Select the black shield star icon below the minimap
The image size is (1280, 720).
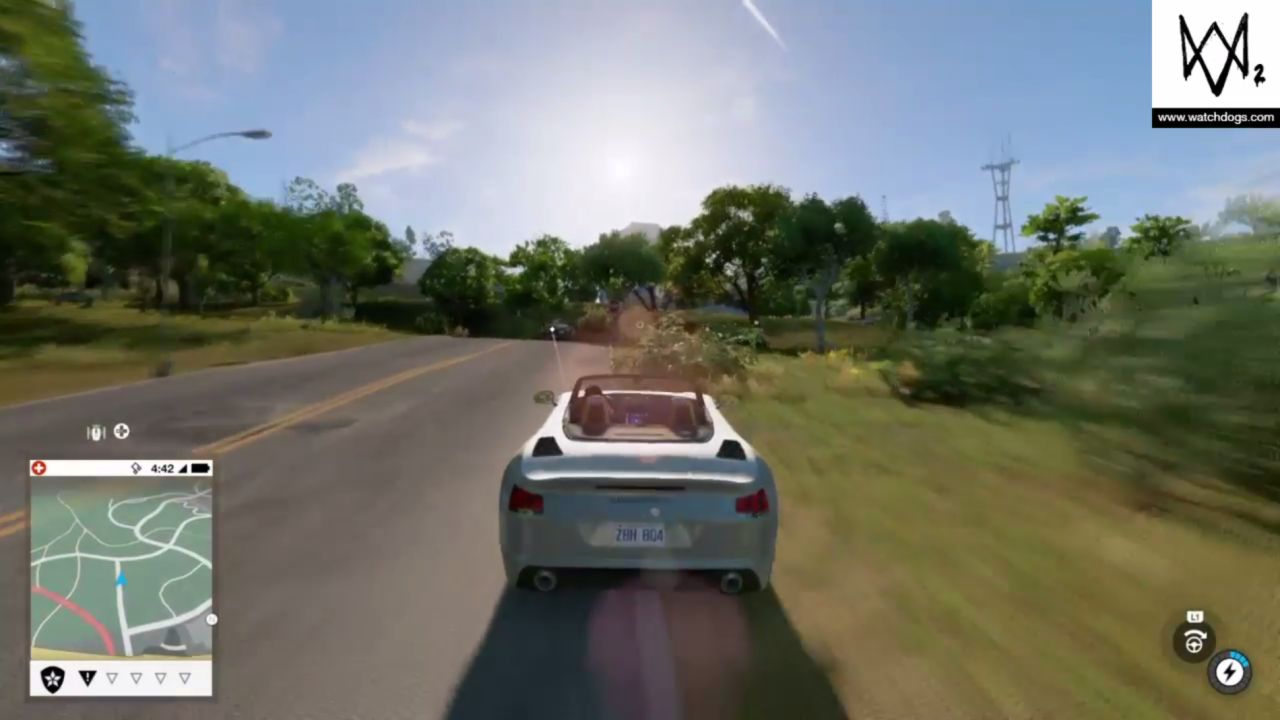click(x=51, y=678)
